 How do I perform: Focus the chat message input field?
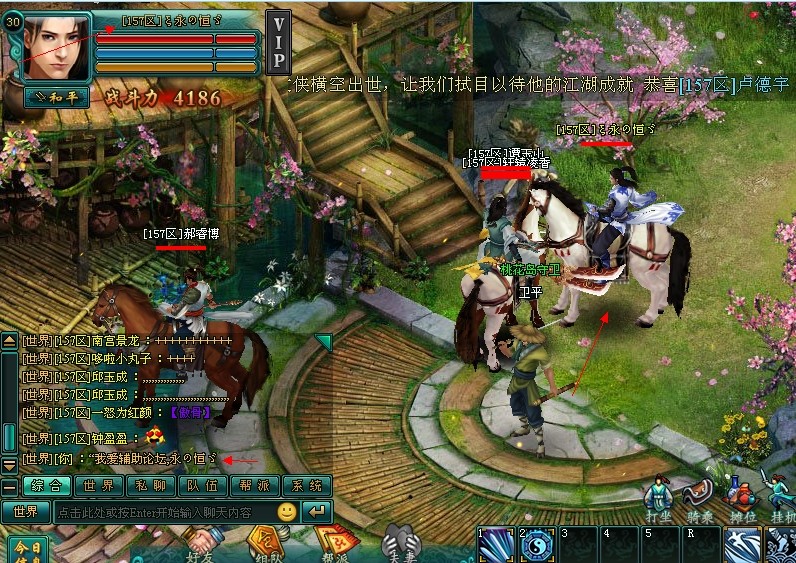(165, 511)
